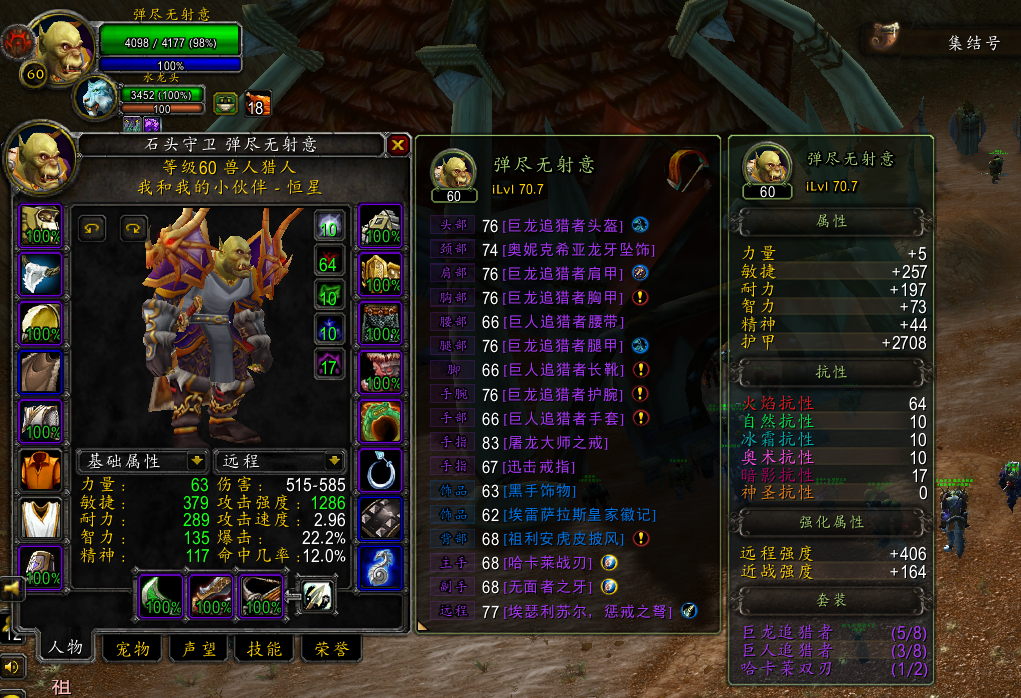Select the 埃瑟利苏尔，惩戒之弩 item link

pyautogui.click(x=589, y=610)
